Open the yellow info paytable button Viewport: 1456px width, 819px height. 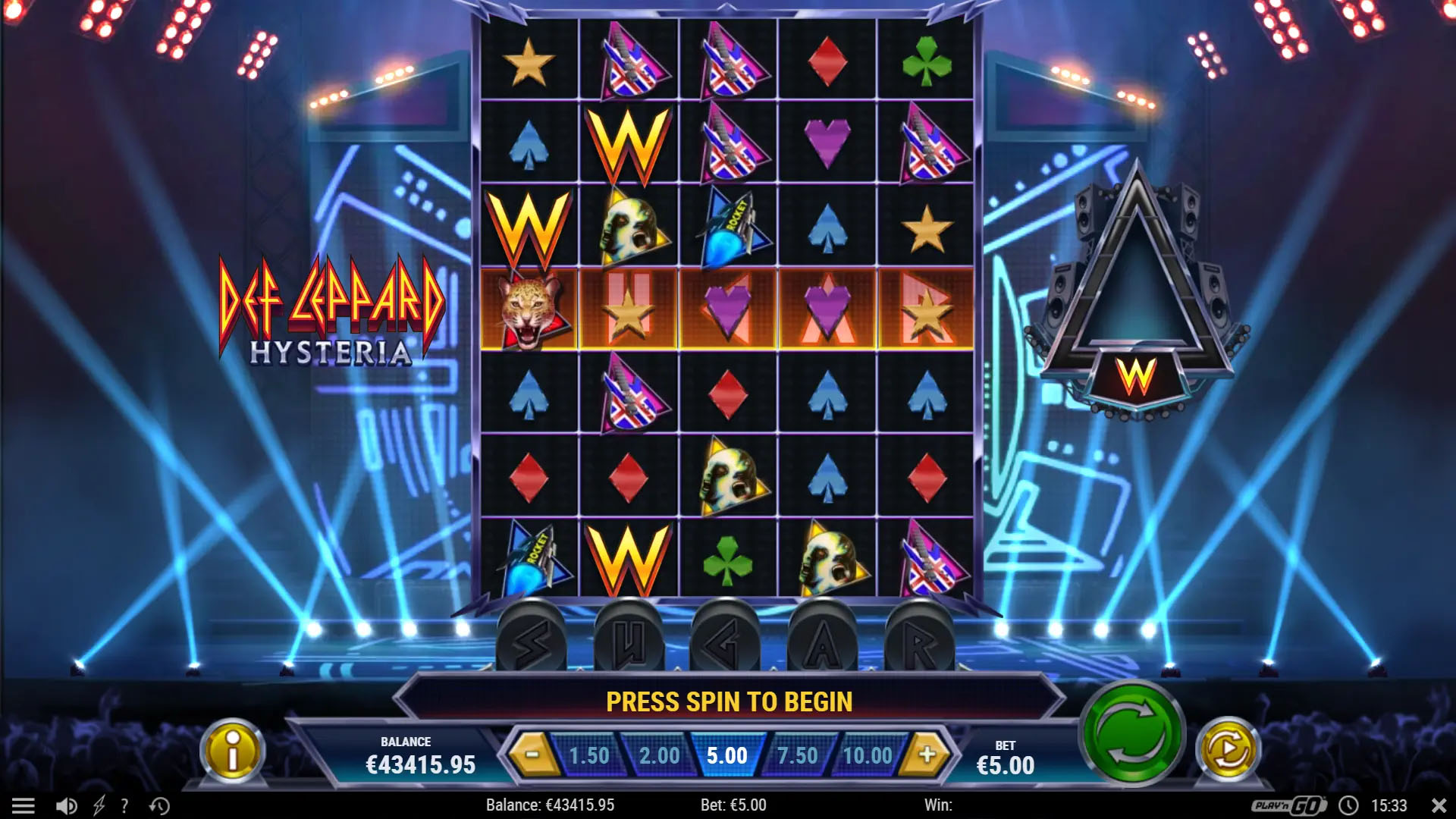[x=233, y=751]
